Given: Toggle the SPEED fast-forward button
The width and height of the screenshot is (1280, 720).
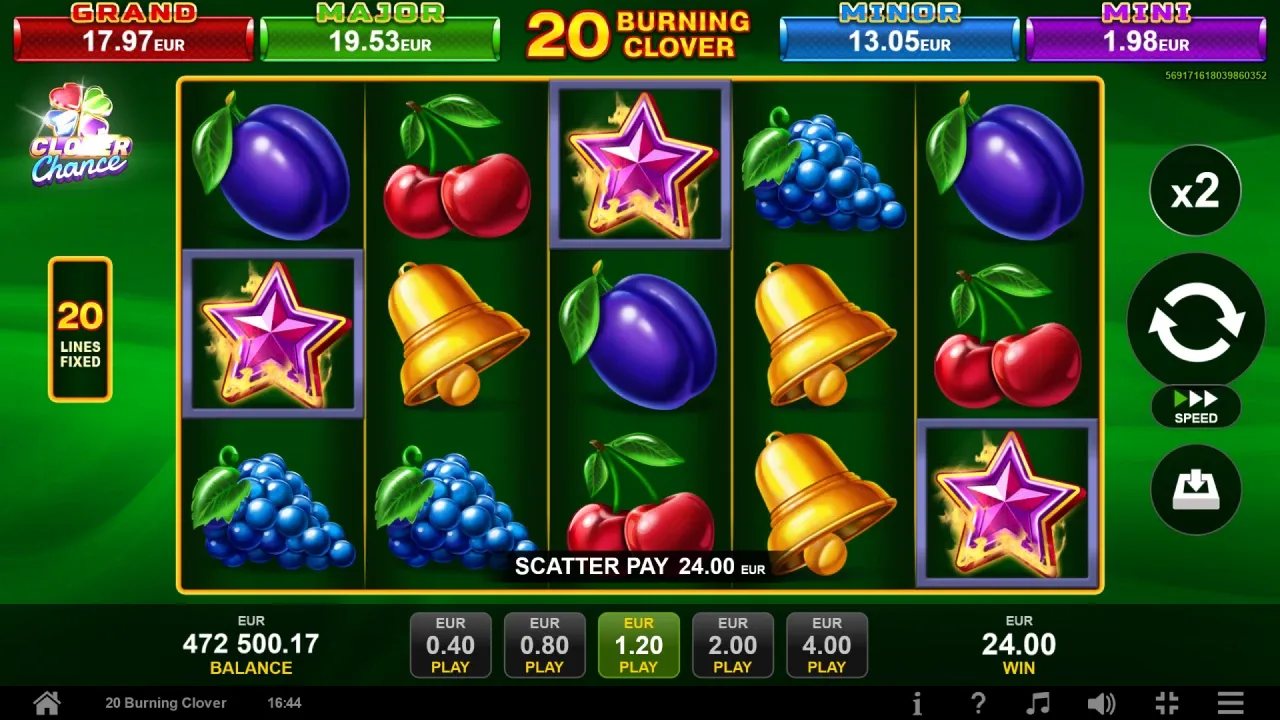Looking at the screenshot, I should click(1196, 407).
